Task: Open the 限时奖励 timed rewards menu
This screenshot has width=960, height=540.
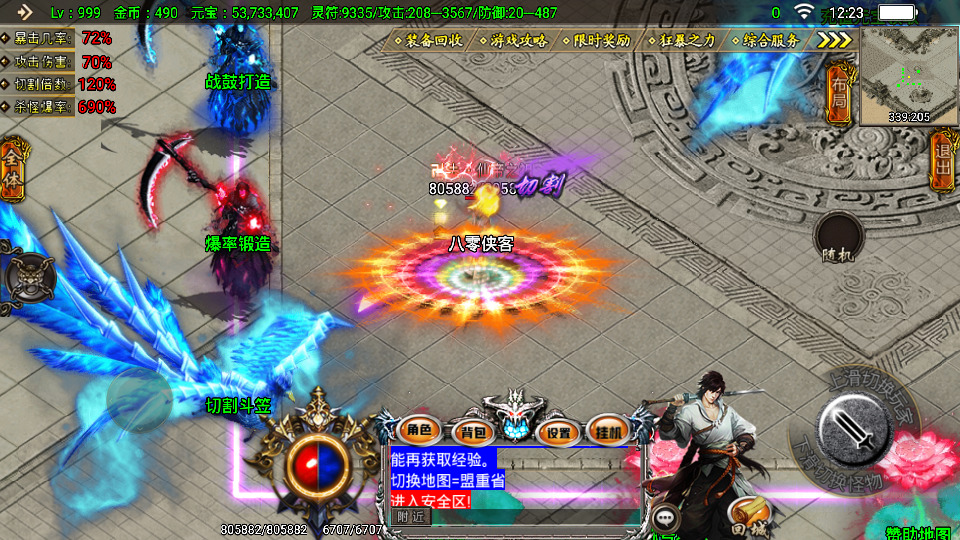Action: (601, 40)
